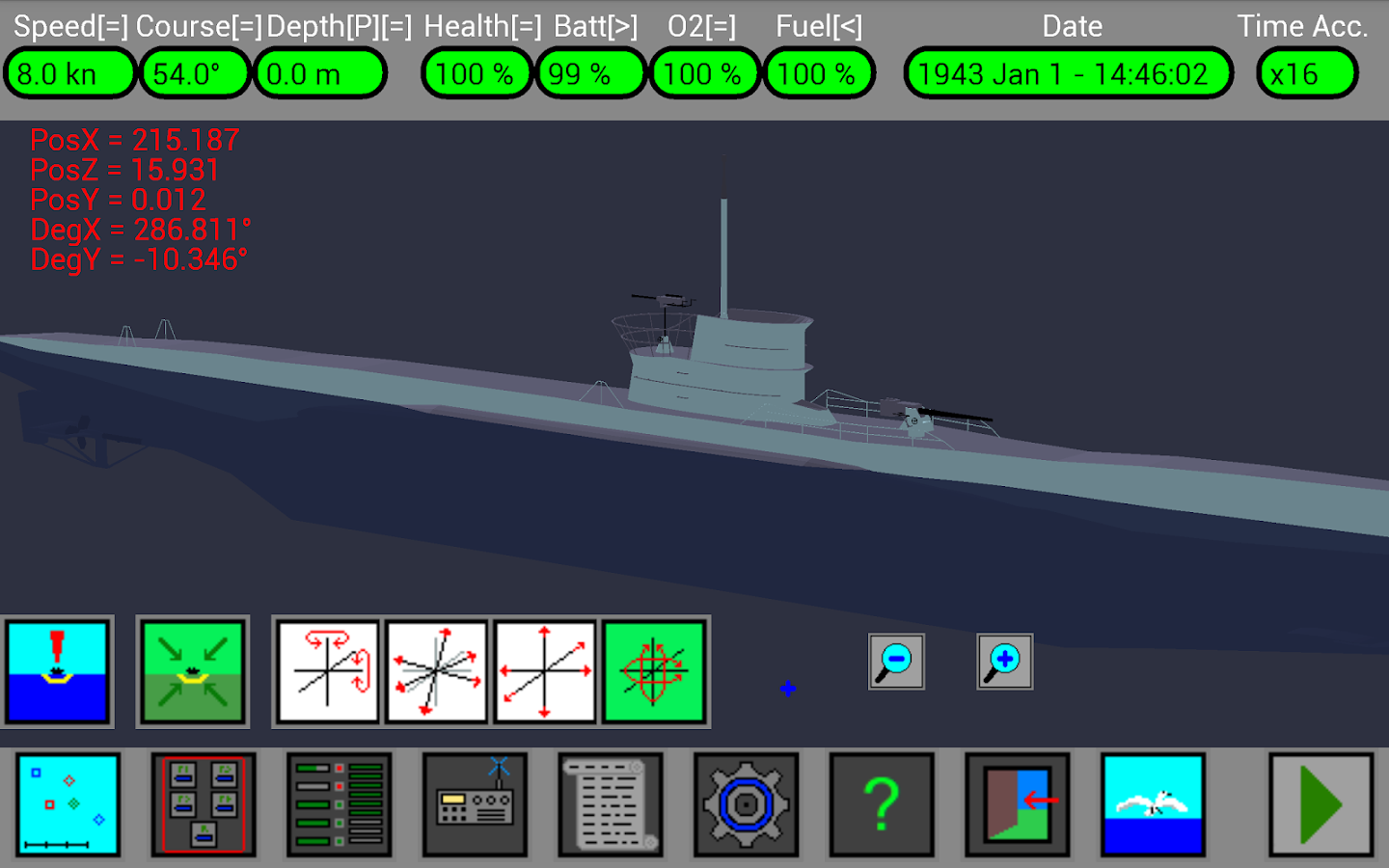Activate the surface-the-boat icon
Viewport: 1389px width, 868px height.
pyautogui.click(x=192, y=670)
